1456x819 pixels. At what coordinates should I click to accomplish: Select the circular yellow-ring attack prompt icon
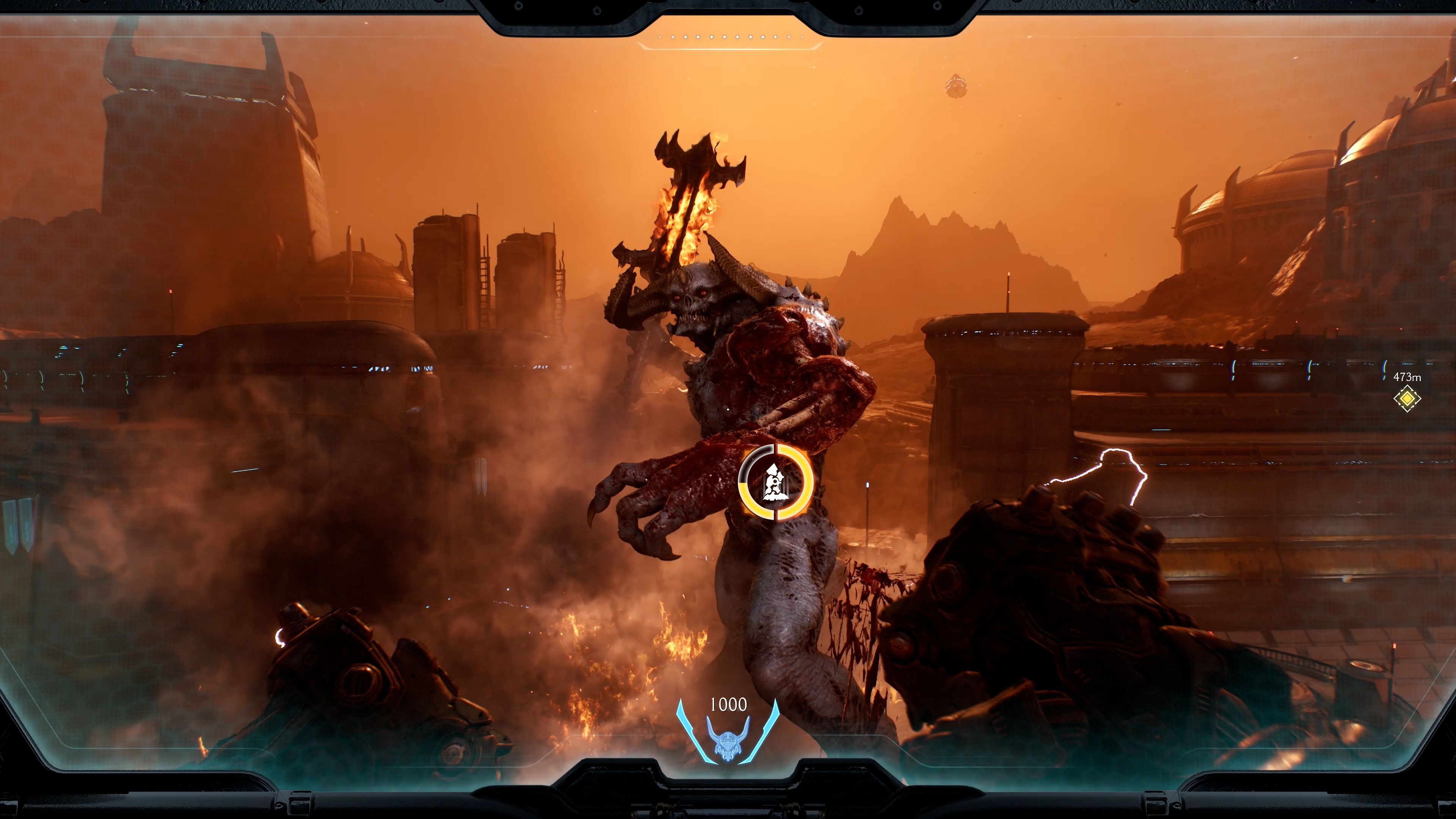pos(775,482)
